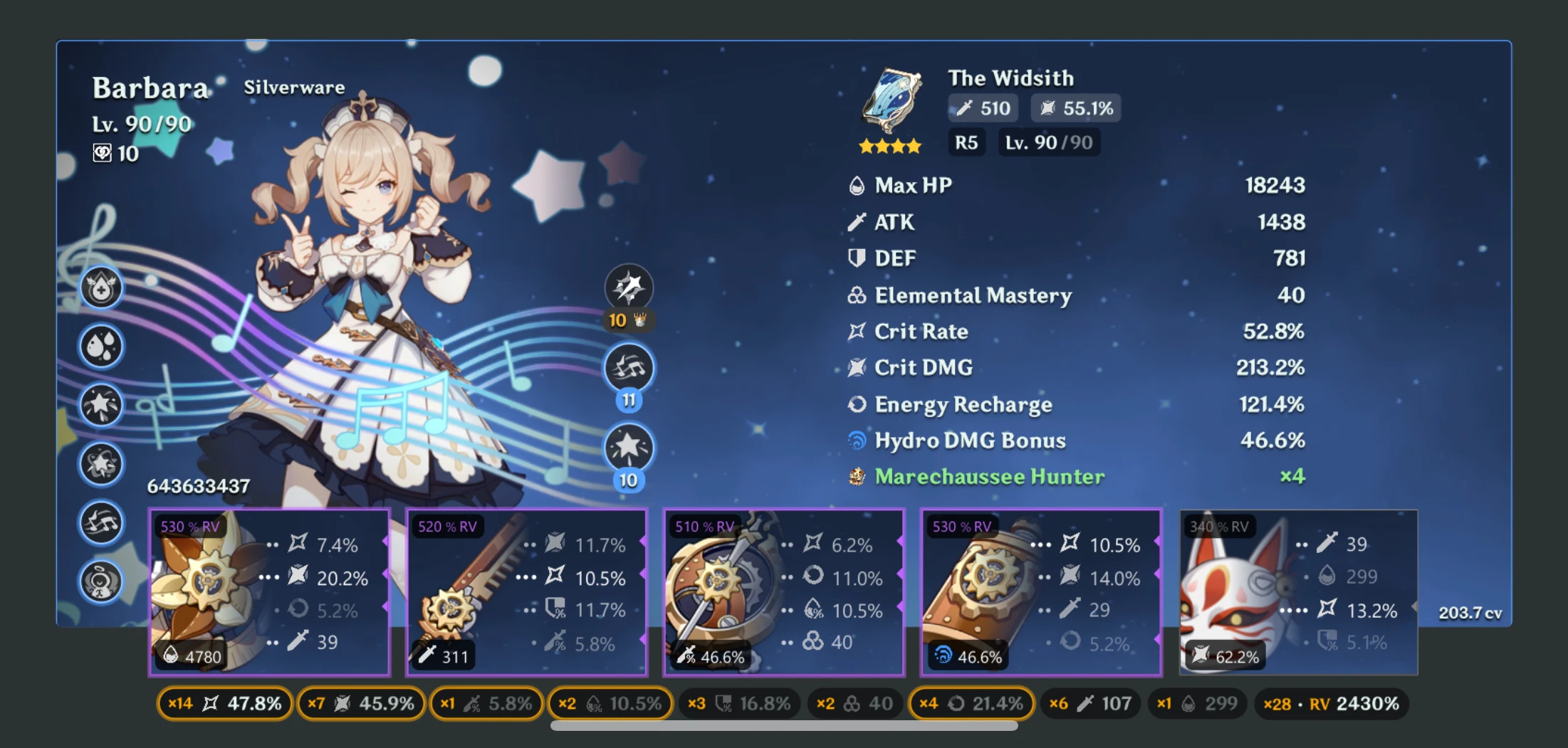
Task: Select the x2 Elemental Mastery 40 chip
Action: (854, 704)
